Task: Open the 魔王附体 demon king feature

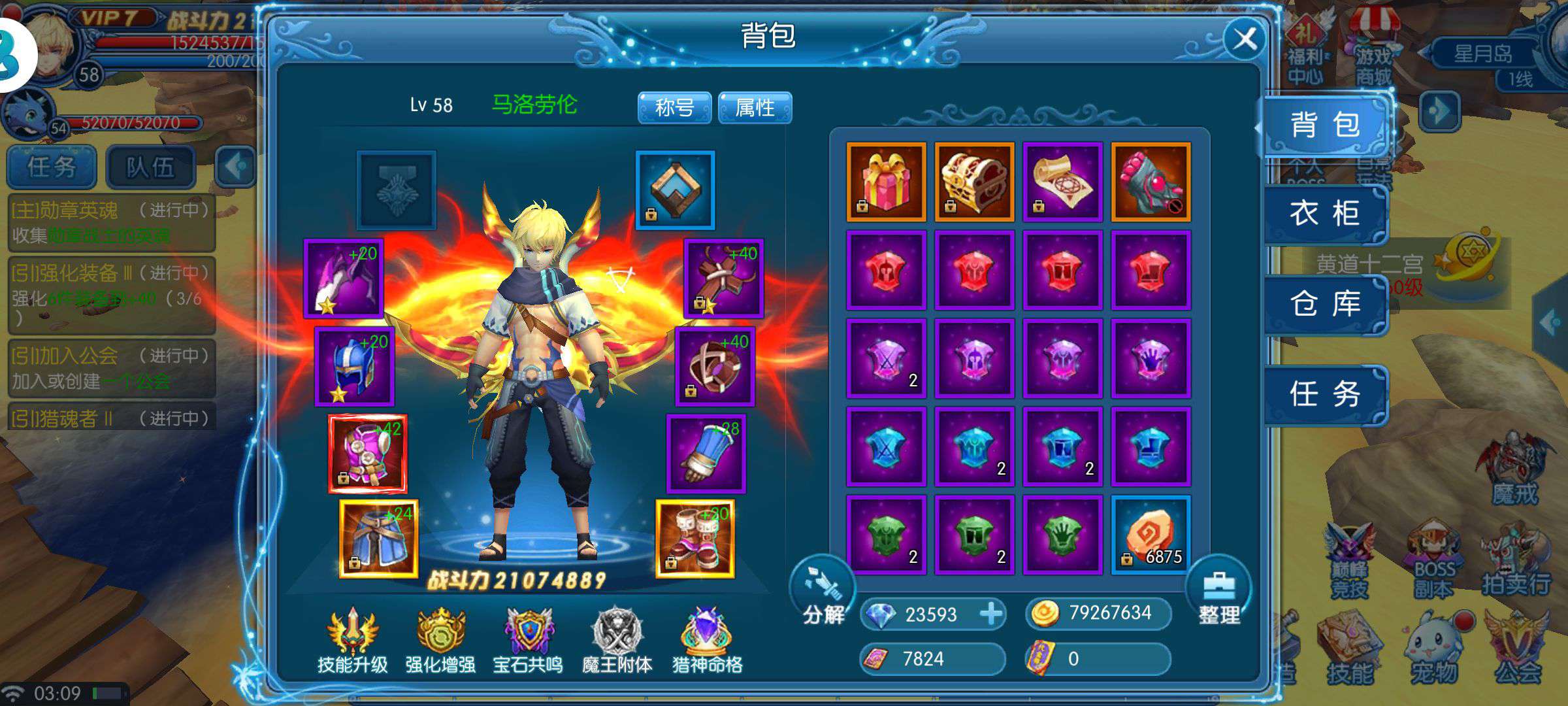Action: click(x=617, y=637)
